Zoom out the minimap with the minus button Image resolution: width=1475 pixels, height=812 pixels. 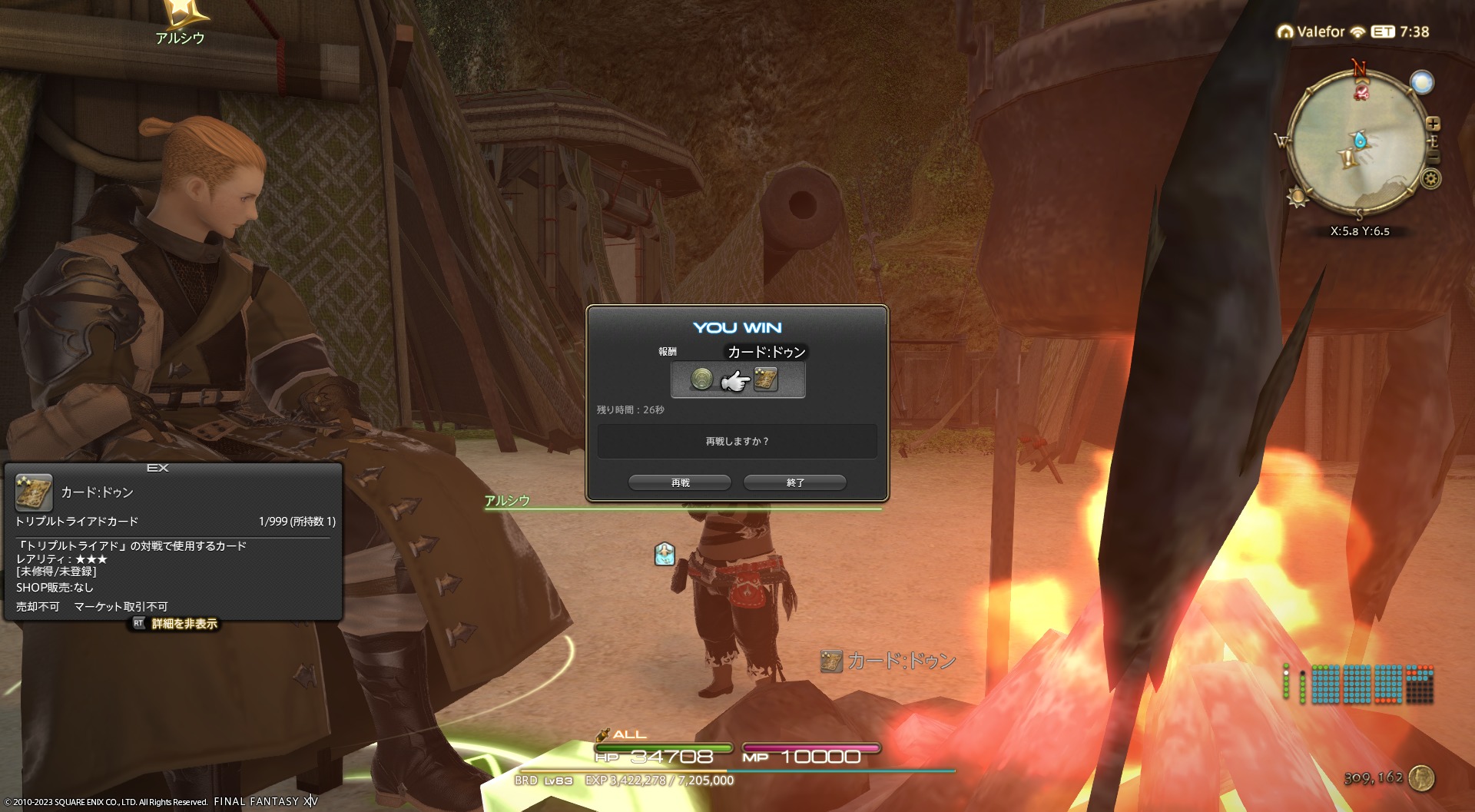point(1434,157)
